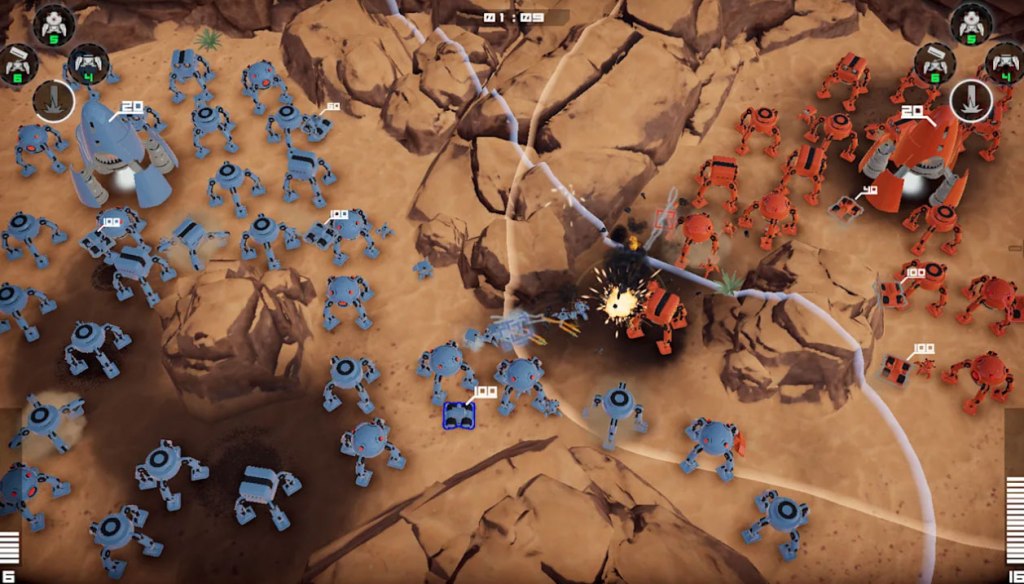Viewport: 1024px width, 584px height.
Task: Activate the blue side's ground strike ability
Action: [53, 101]
